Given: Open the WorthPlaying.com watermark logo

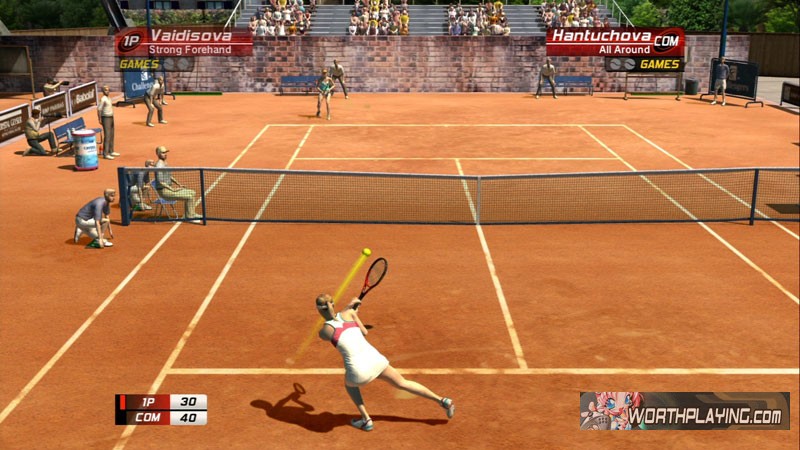Looking at the screenshot, I should click(x=684, y=411).
